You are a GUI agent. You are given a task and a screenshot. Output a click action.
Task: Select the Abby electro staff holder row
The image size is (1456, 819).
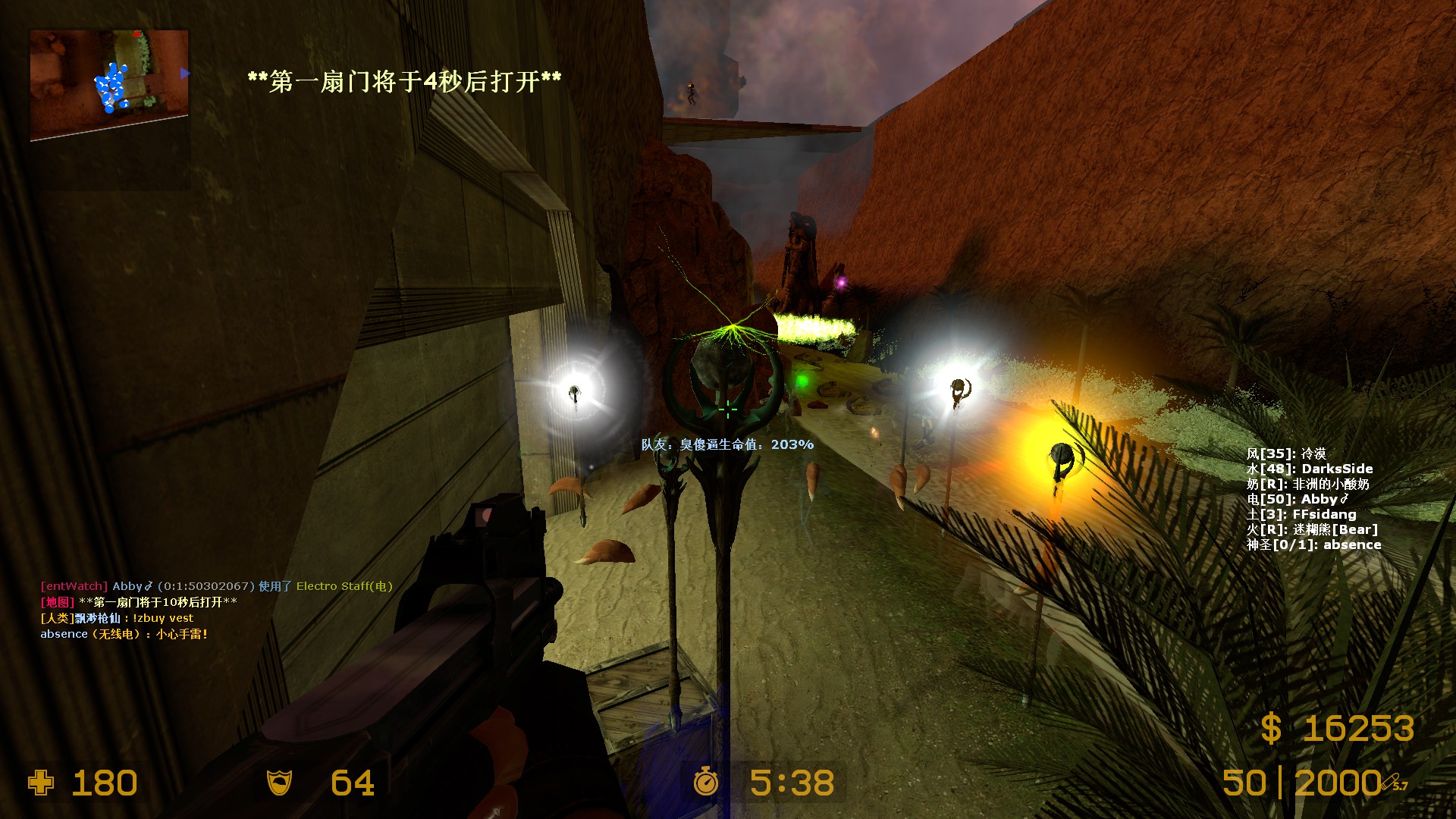[x=1298, y=499]
